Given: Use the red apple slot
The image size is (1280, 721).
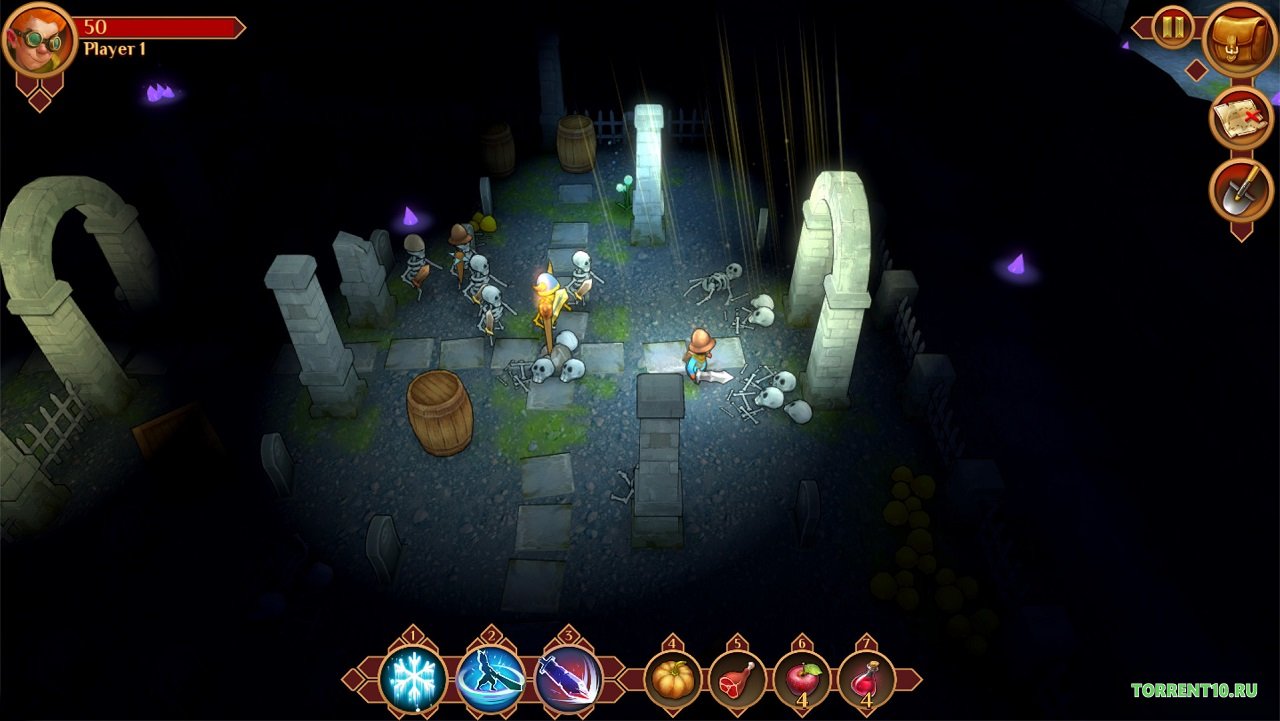Looking at the screenshot, I should click(x=802, y=680).
